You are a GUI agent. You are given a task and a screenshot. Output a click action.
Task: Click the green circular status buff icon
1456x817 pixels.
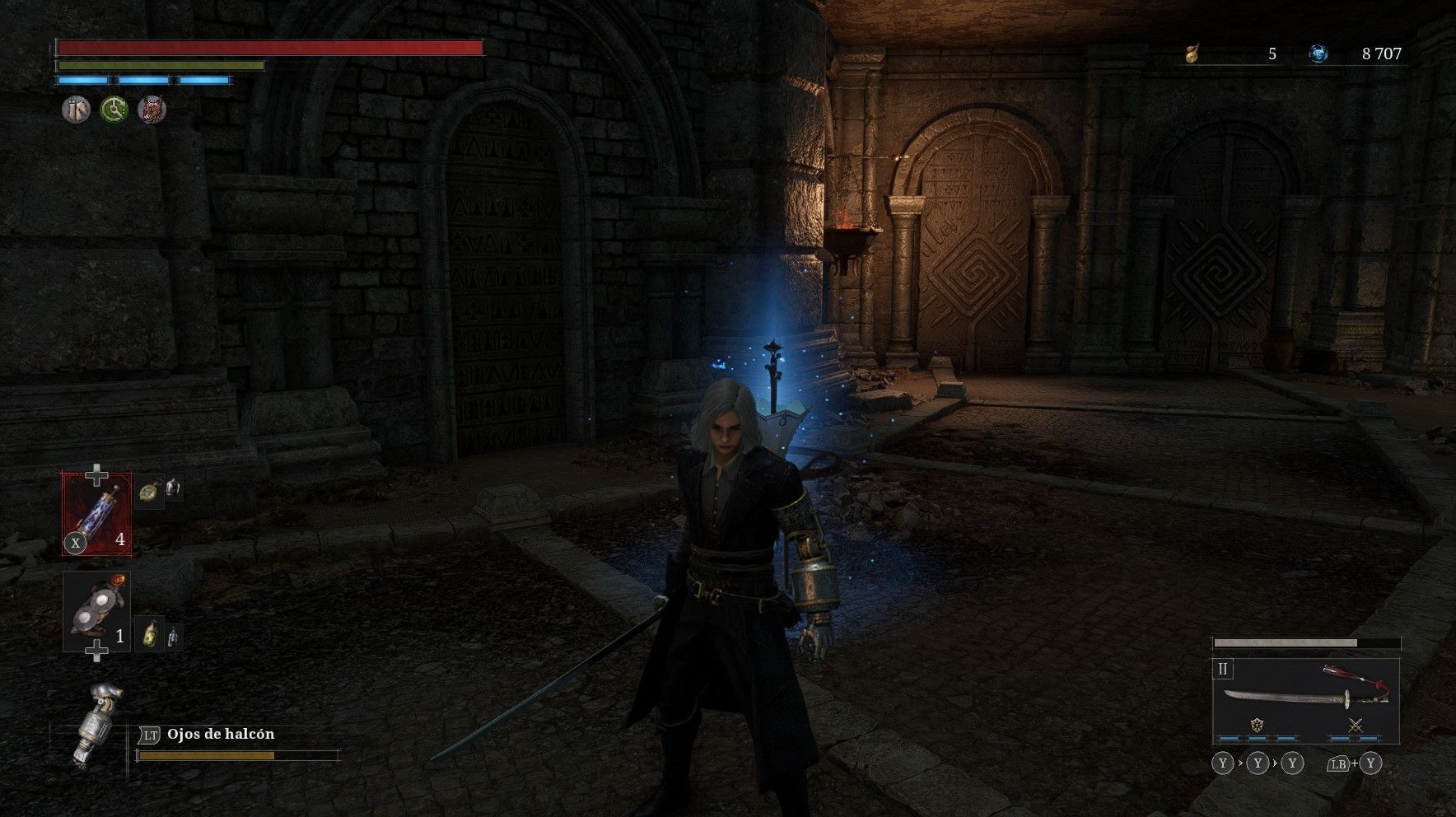tap(114, 109)
